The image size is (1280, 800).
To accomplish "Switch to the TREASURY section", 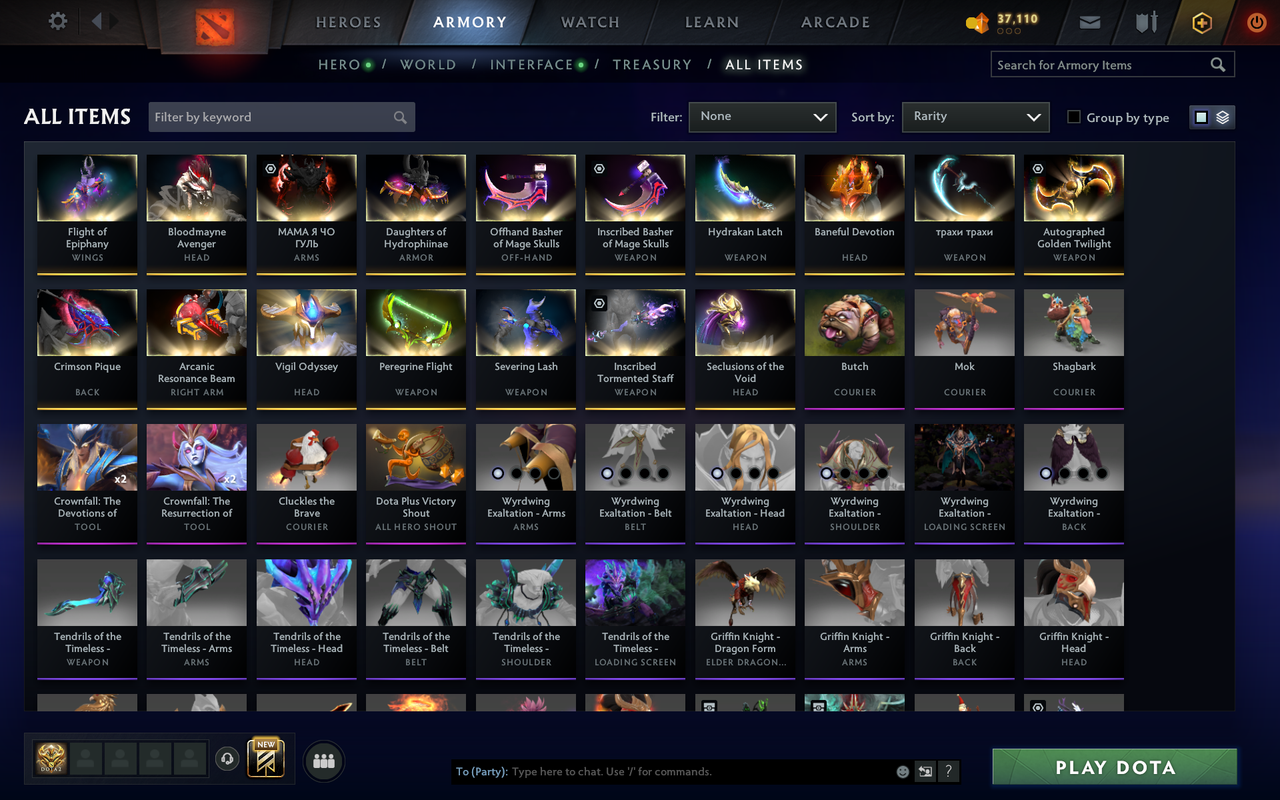I will (652, 64).
